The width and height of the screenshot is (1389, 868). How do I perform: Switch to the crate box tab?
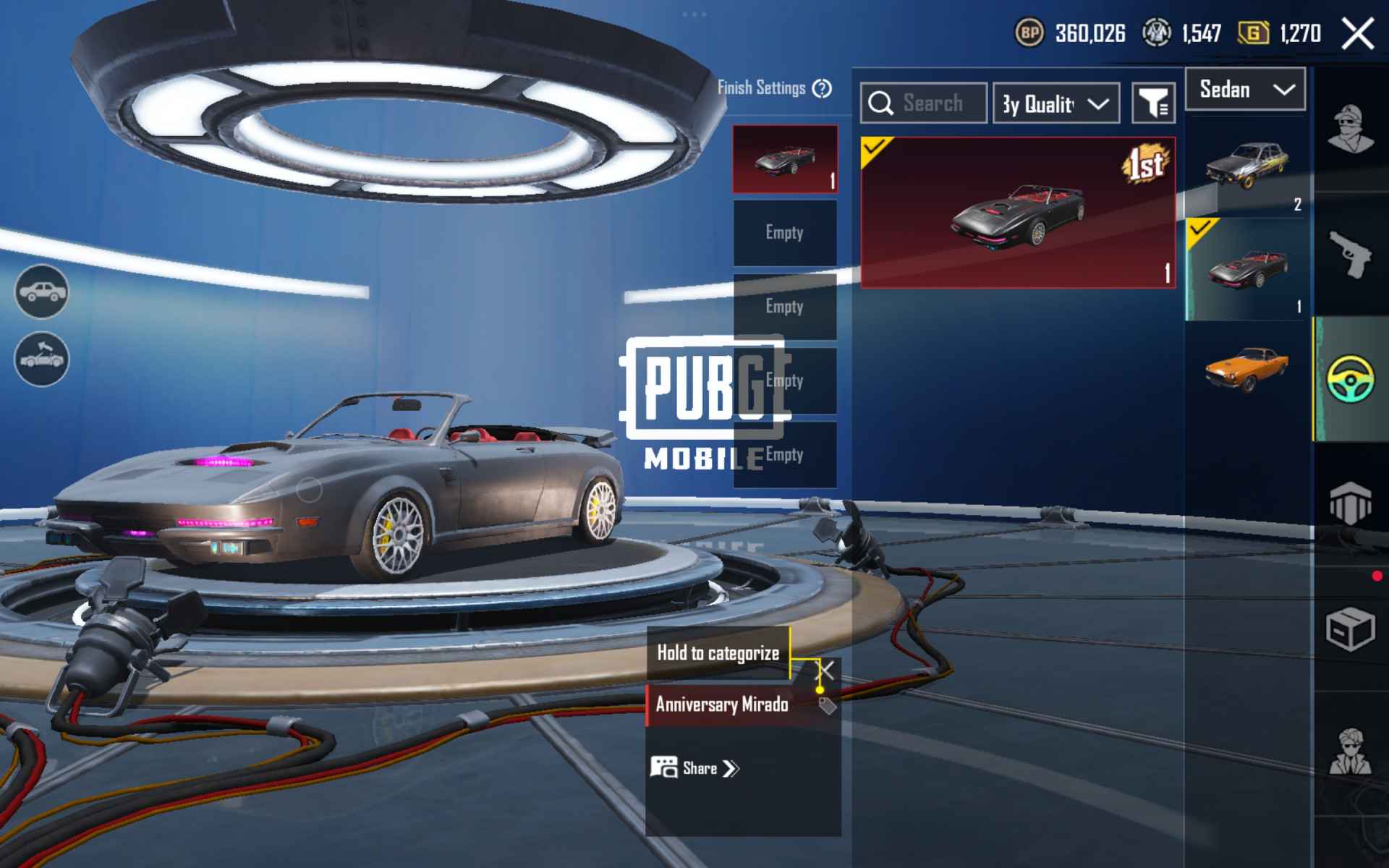(1350, 629)
